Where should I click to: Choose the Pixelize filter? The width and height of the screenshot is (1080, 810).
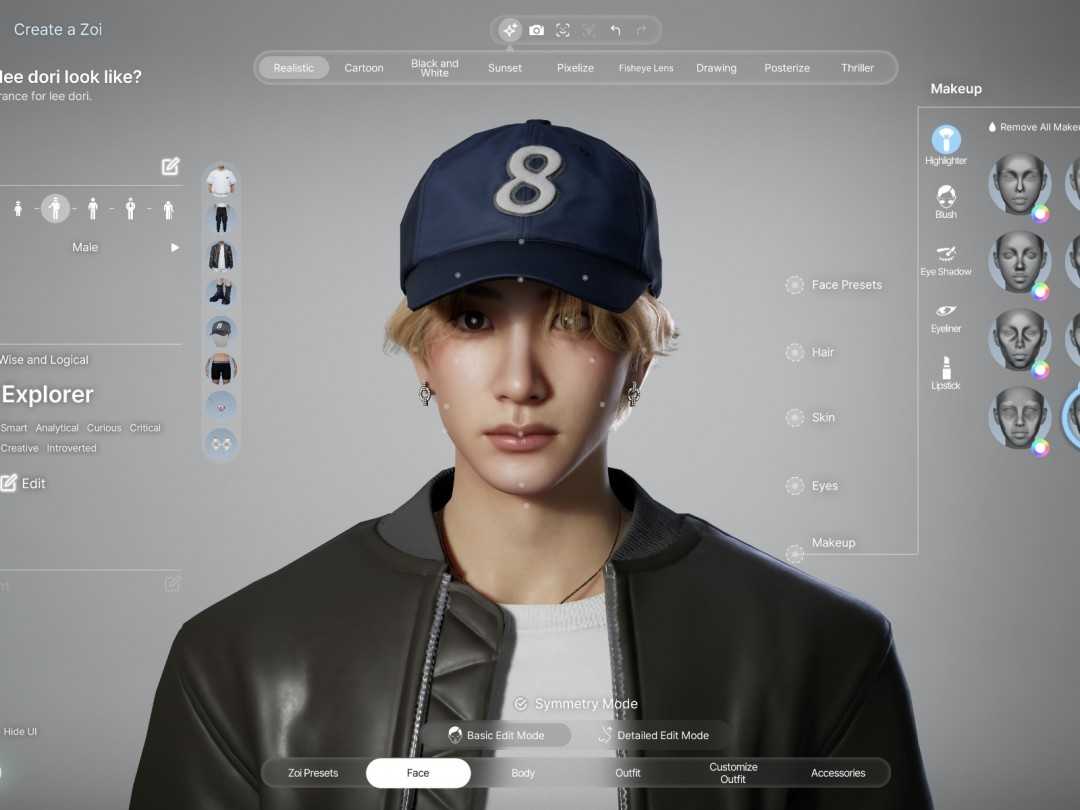click(575, 68)
